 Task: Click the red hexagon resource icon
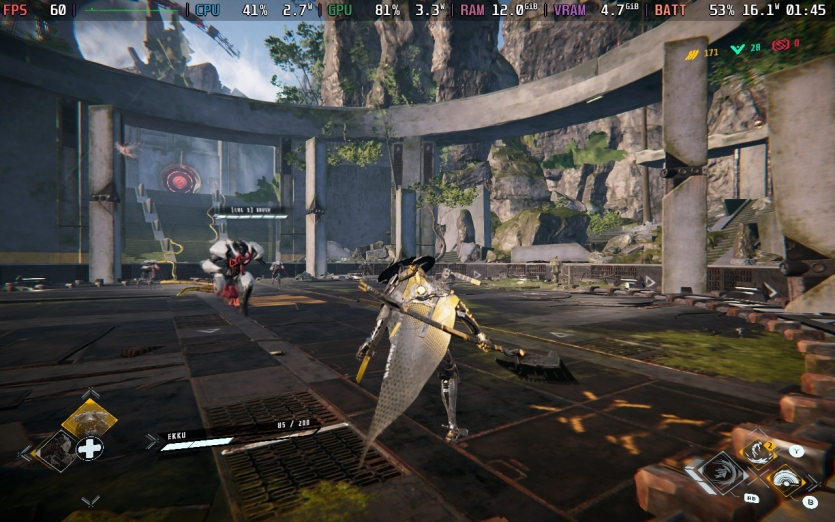pos(780,45)
